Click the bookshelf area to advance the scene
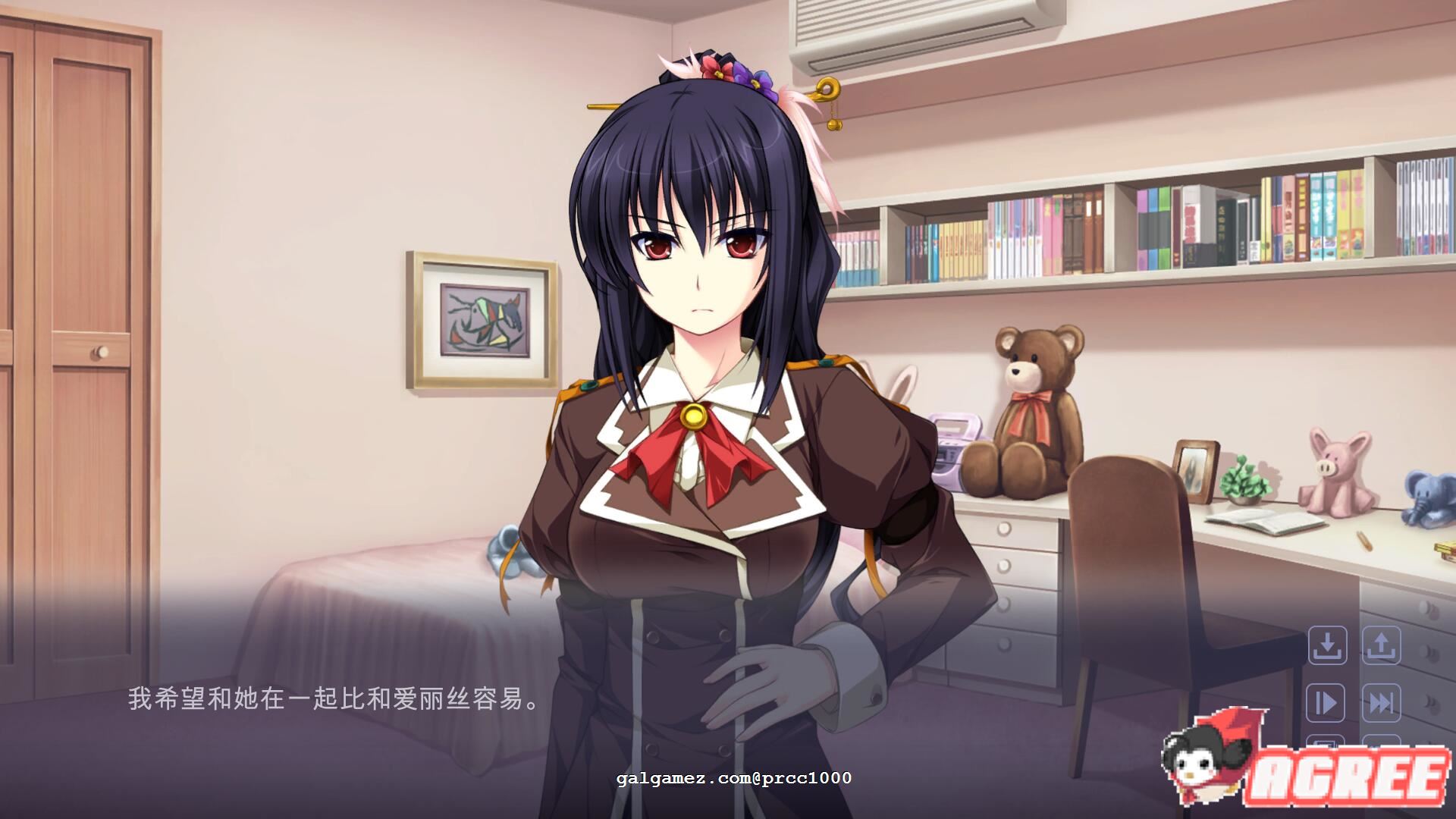Screen dimensions: 1456x819 coord(1137,227)
